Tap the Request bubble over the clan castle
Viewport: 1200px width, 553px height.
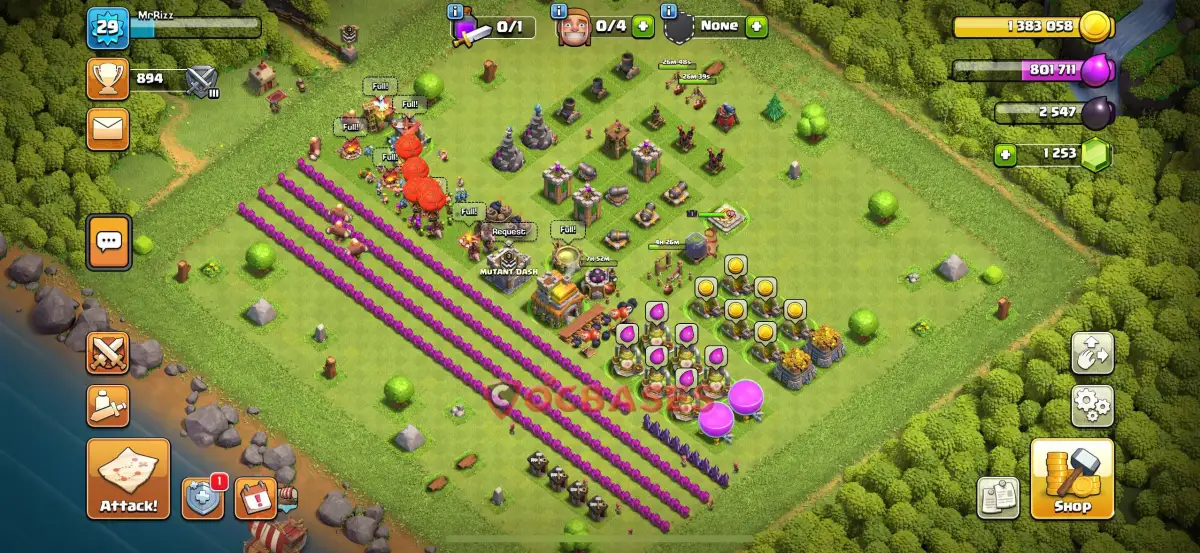[x=508, y=231]
